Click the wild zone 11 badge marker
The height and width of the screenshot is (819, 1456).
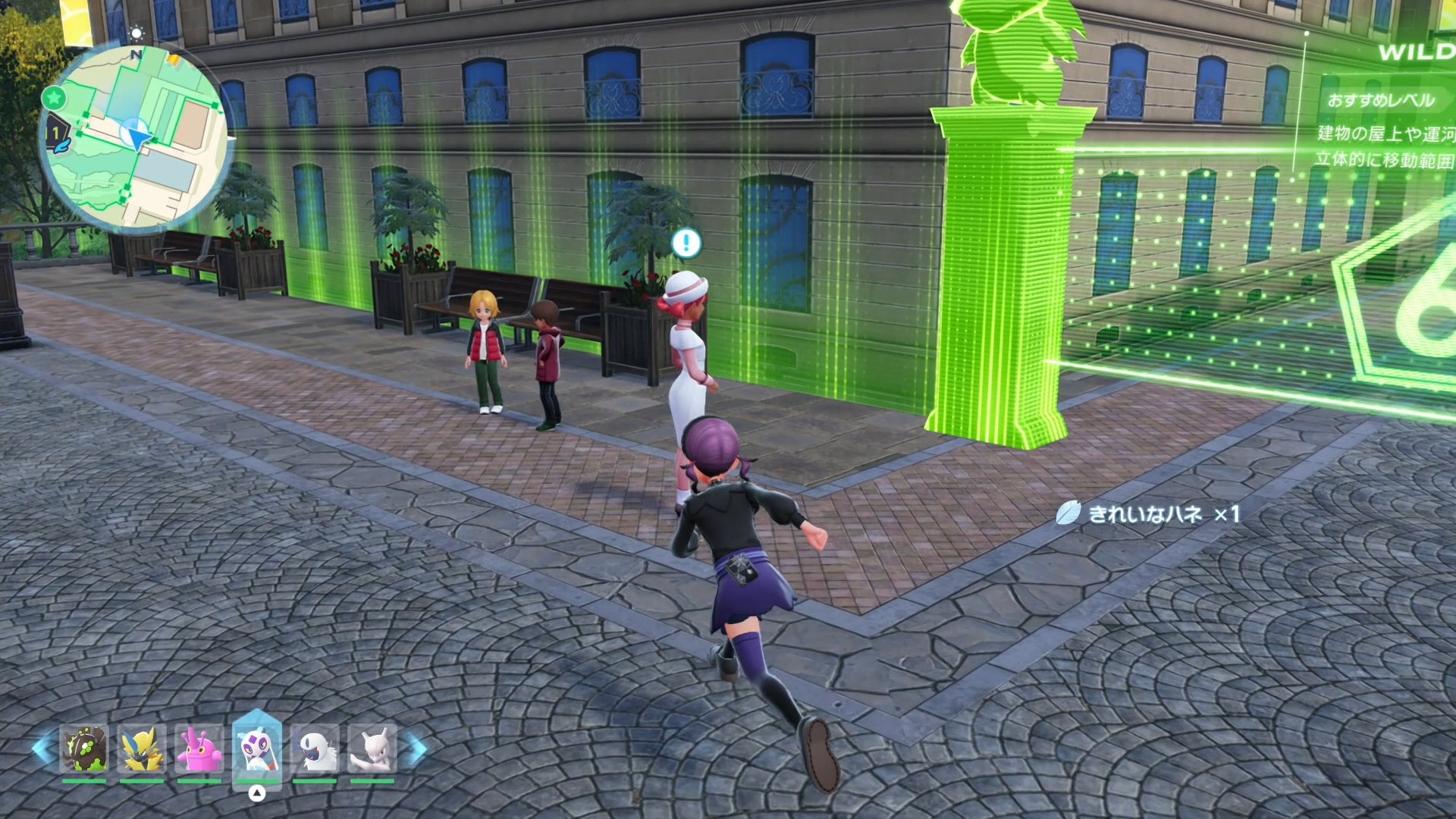click(x=56, y=135)
